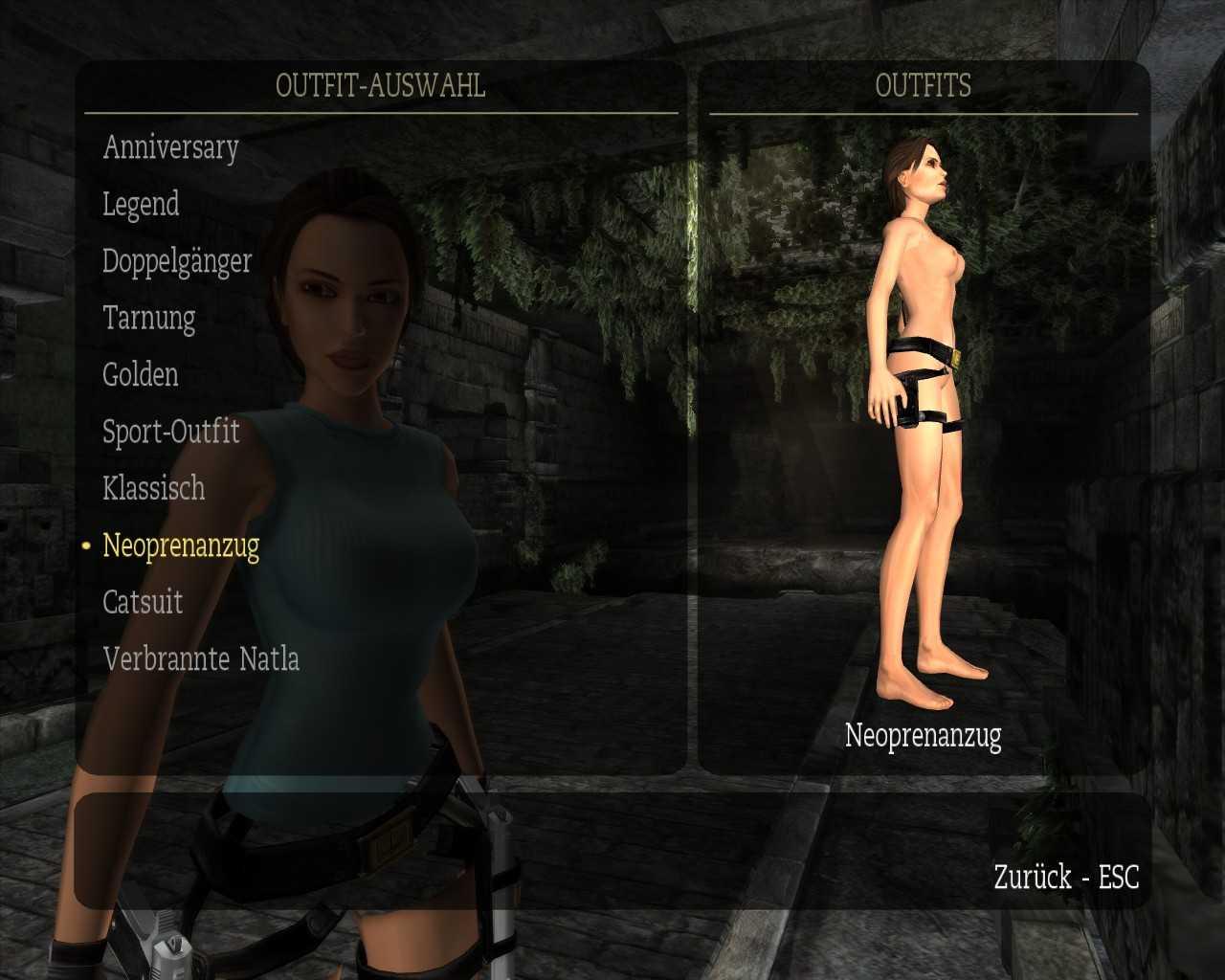Select the Anniversary outfit
This screenshot has height=980, width=1225.
click(x=170, y=147)
